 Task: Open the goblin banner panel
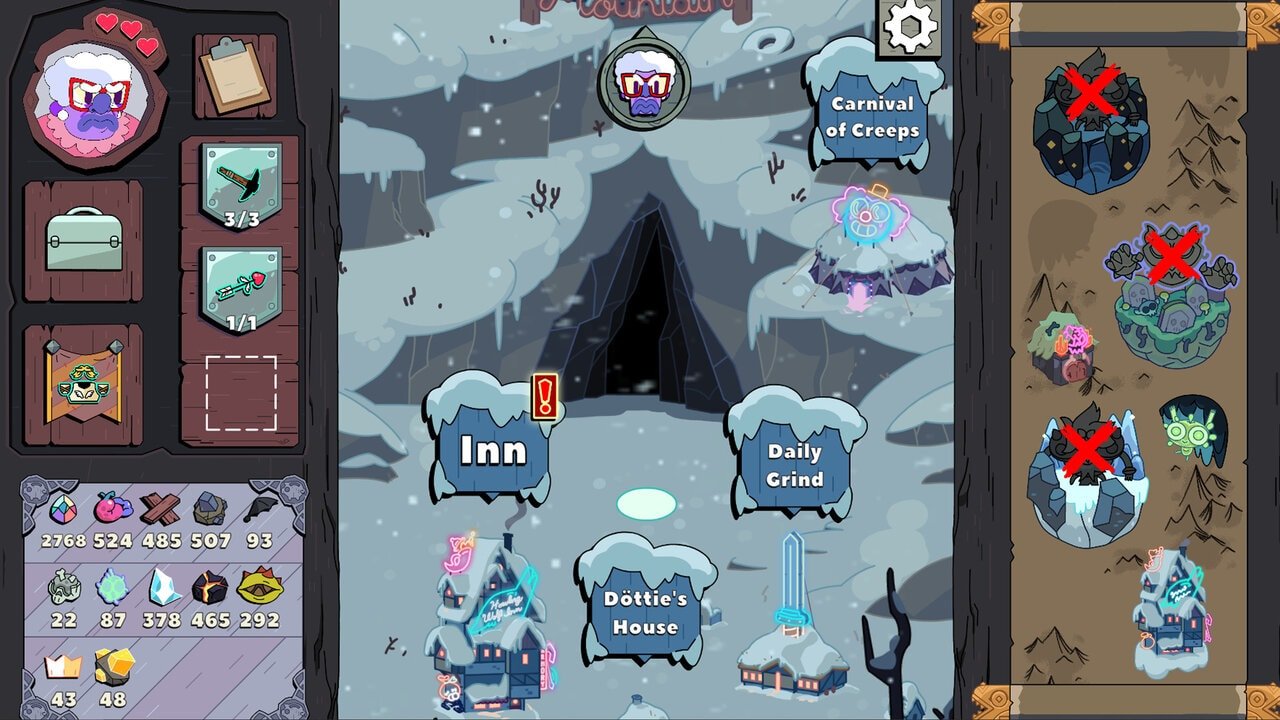[x=84, y=385]
